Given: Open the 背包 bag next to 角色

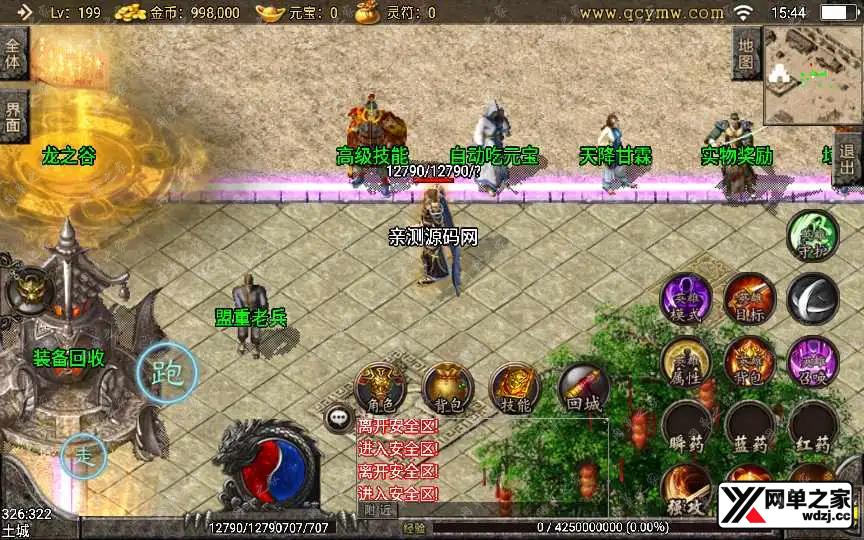Looking at the screenshot, I should click(x=447, y=388).
